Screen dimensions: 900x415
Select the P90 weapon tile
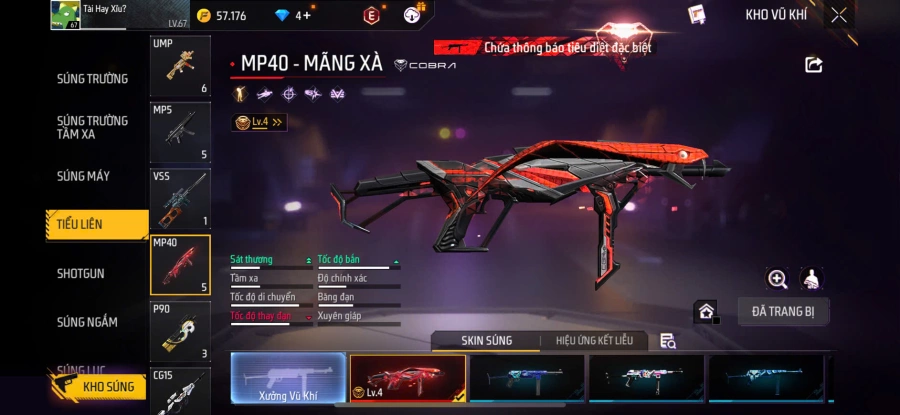tap(180, 330)
